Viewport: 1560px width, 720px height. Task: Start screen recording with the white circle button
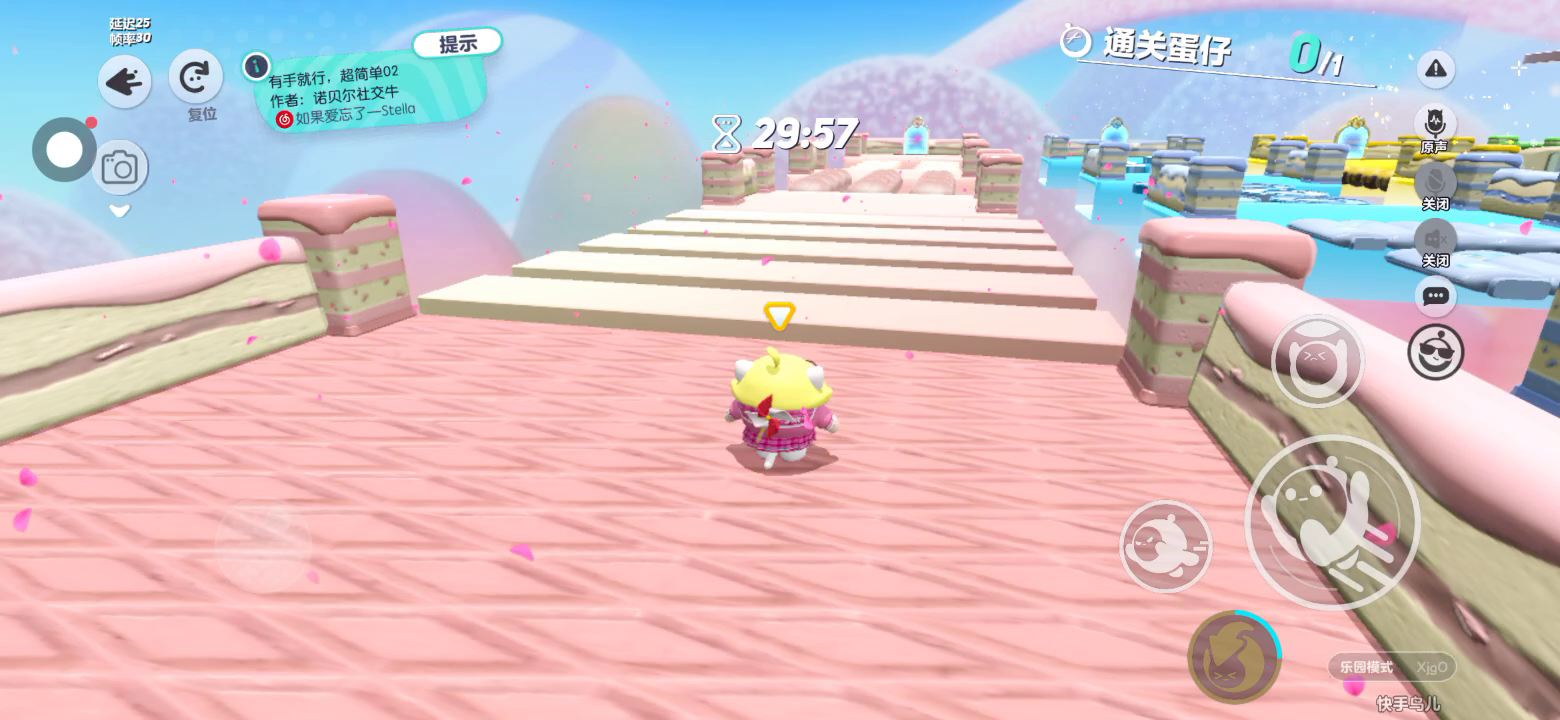click(64, 150)
